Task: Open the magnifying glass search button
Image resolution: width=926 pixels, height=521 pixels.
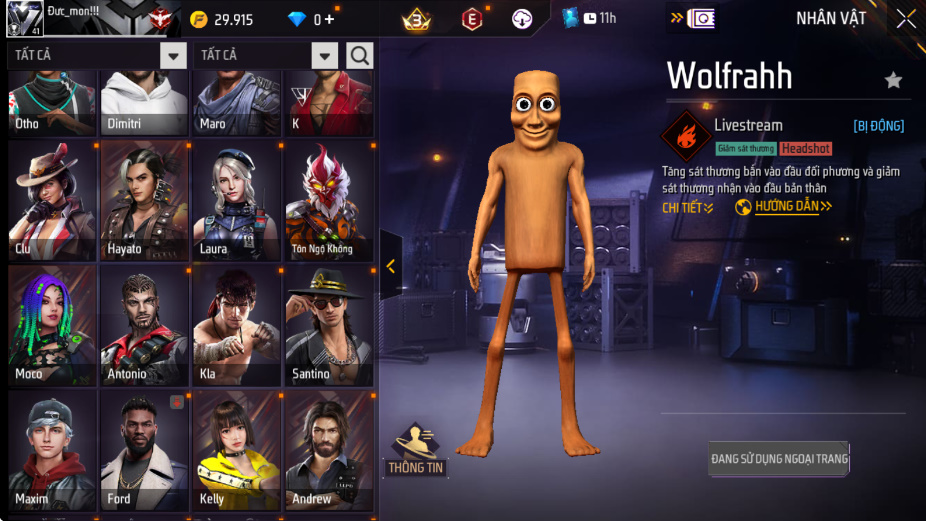Action: (360, 55)
